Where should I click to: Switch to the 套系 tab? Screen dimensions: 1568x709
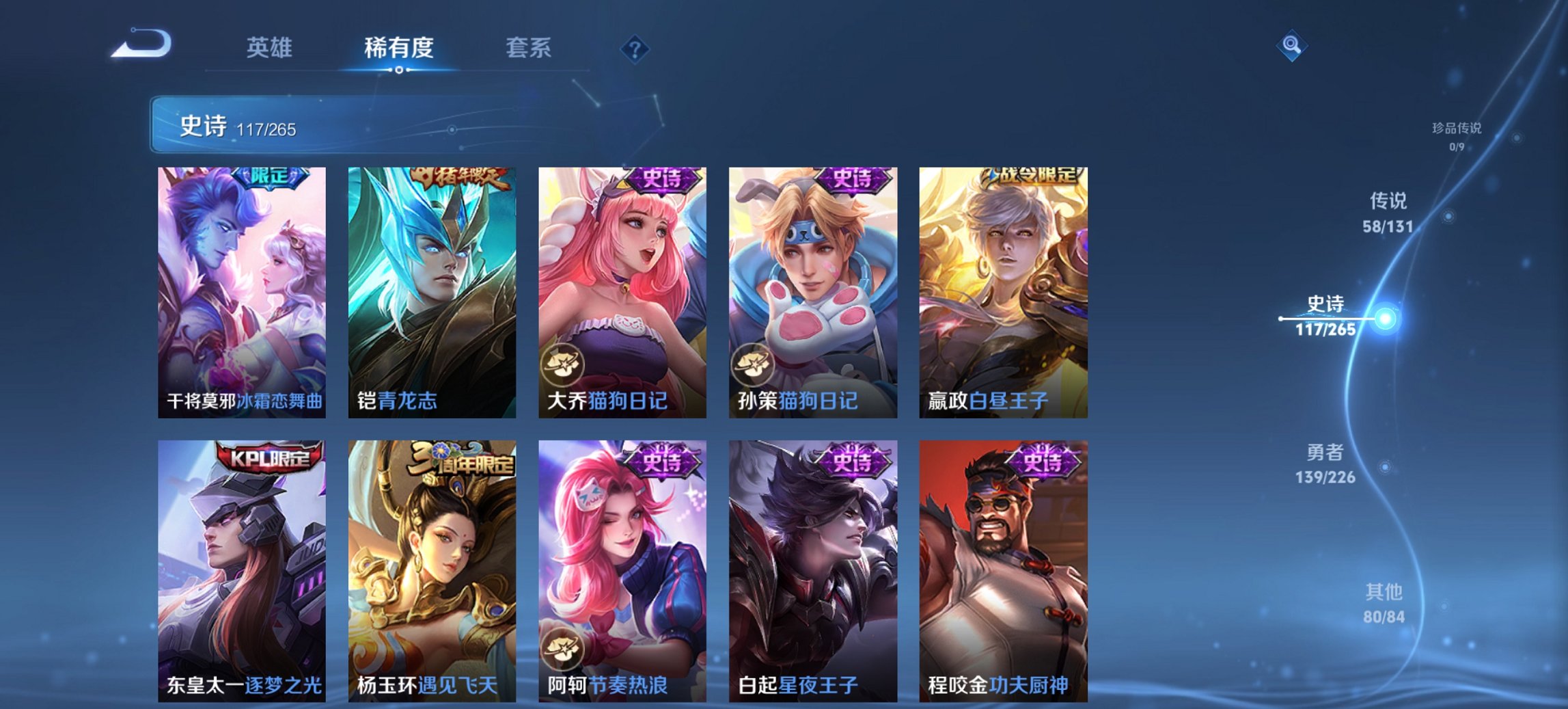tap(529, 48)
